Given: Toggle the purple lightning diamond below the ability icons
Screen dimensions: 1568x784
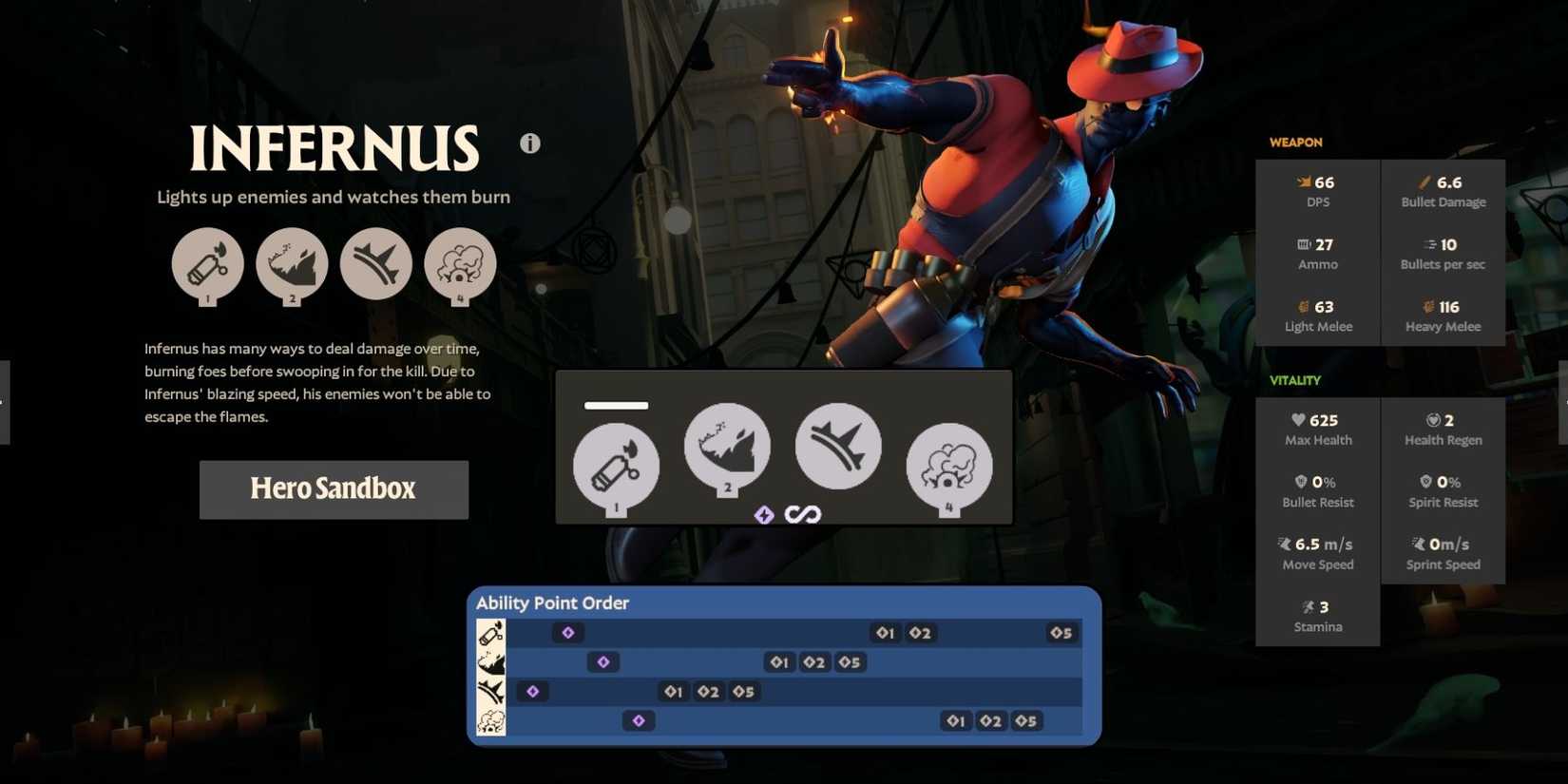Looking at the screenshot, I should point(764,513).
